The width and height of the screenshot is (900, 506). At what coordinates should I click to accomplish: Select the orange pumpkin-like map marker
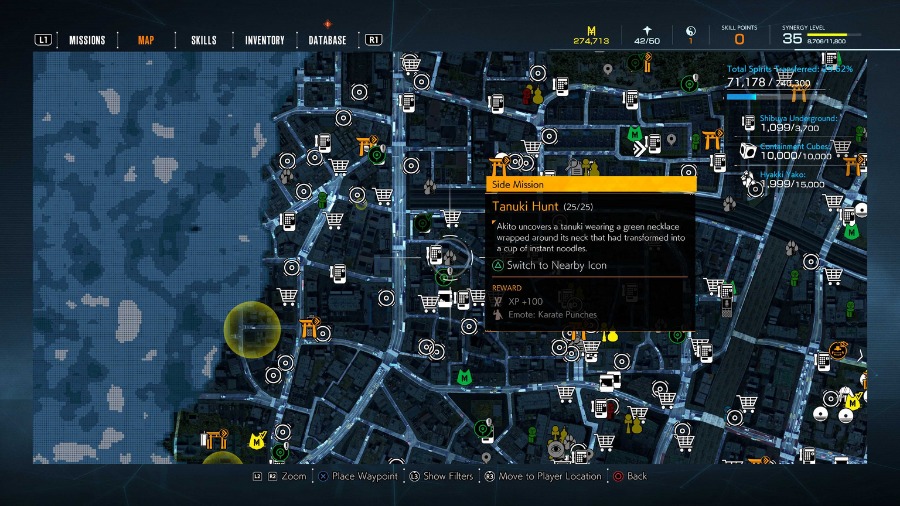(836, 351)
